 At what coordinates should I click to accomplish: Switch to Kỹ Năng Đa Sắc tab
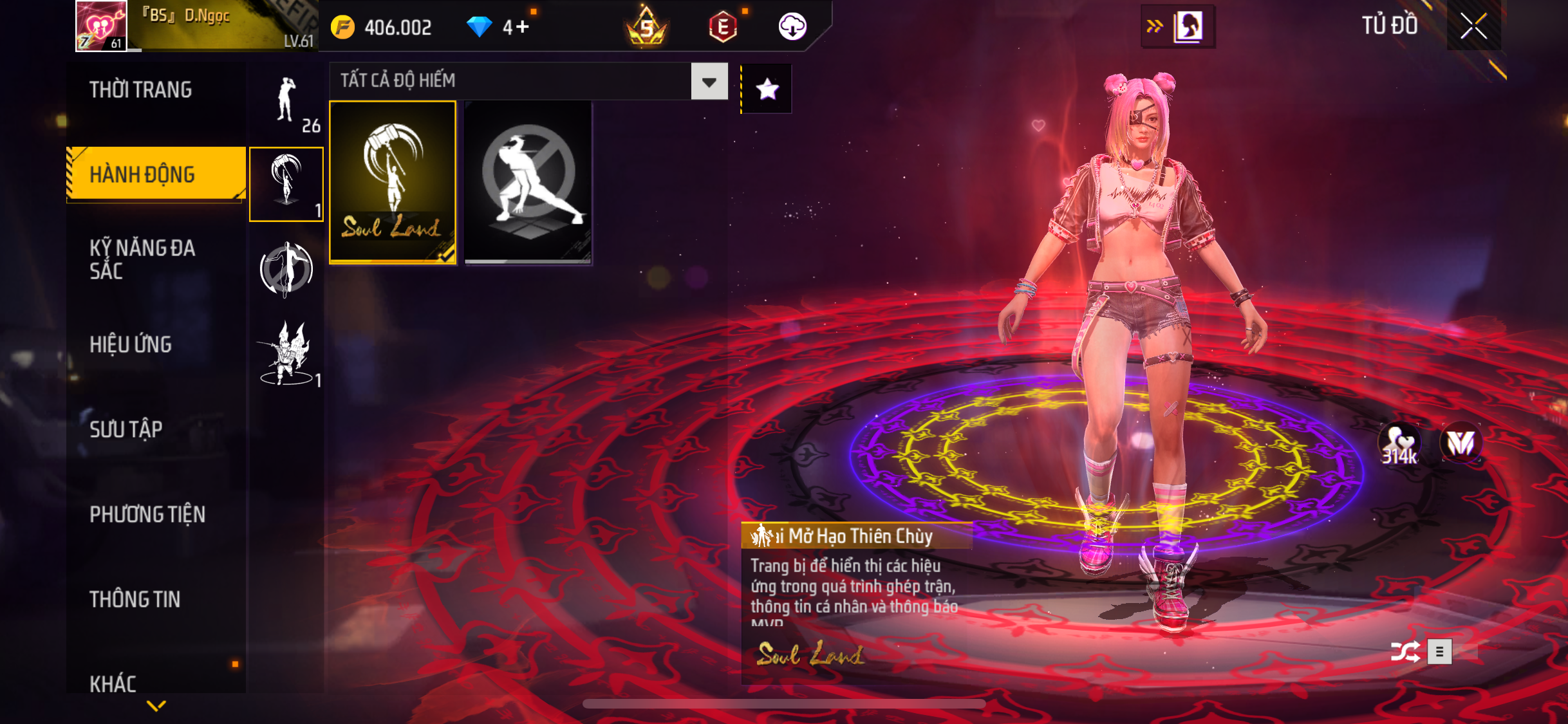click(x=142, y=259)
